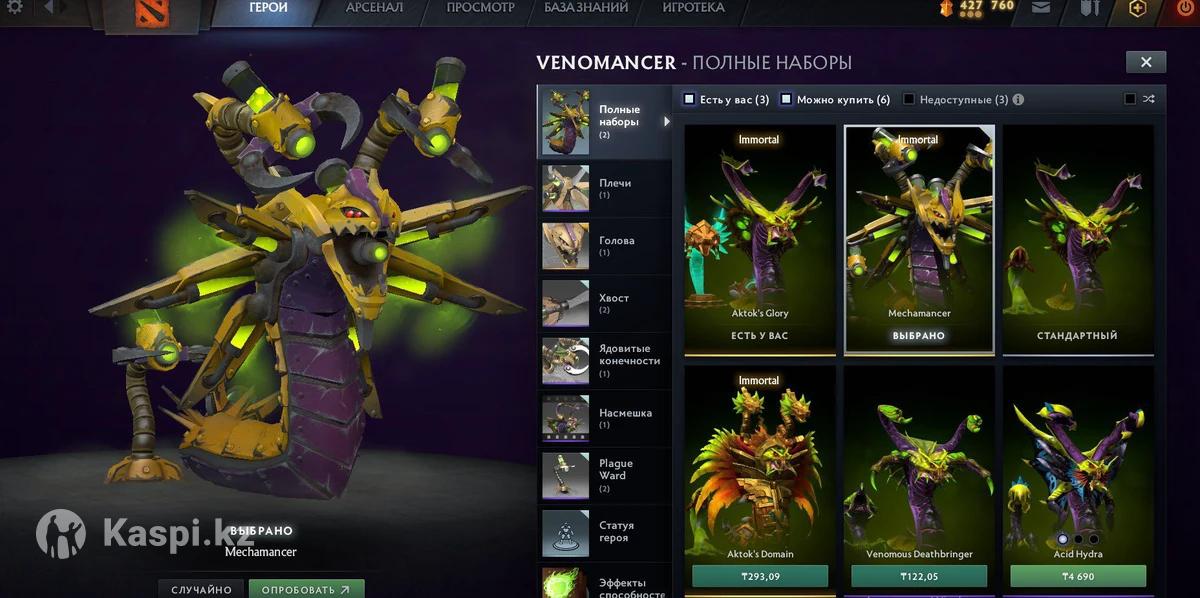This screenshot has width=1200, height=598.
Task: Toggle the 'Есть у вас' filter checkbox
Action: pyautogui.click(x=689, y=99)
